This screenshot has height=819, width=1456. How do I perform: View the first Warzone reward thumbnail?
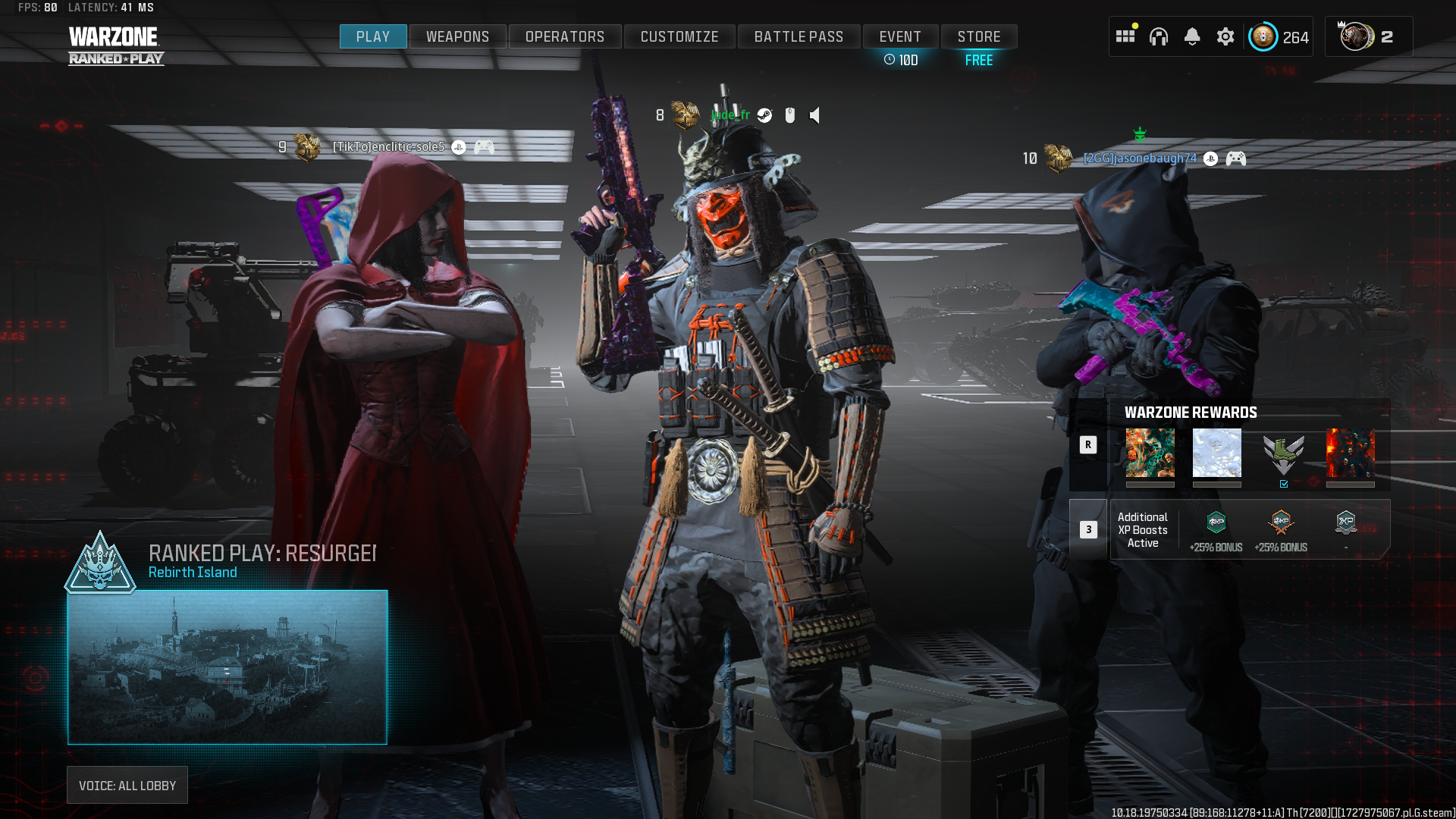tap(1150, 453)
